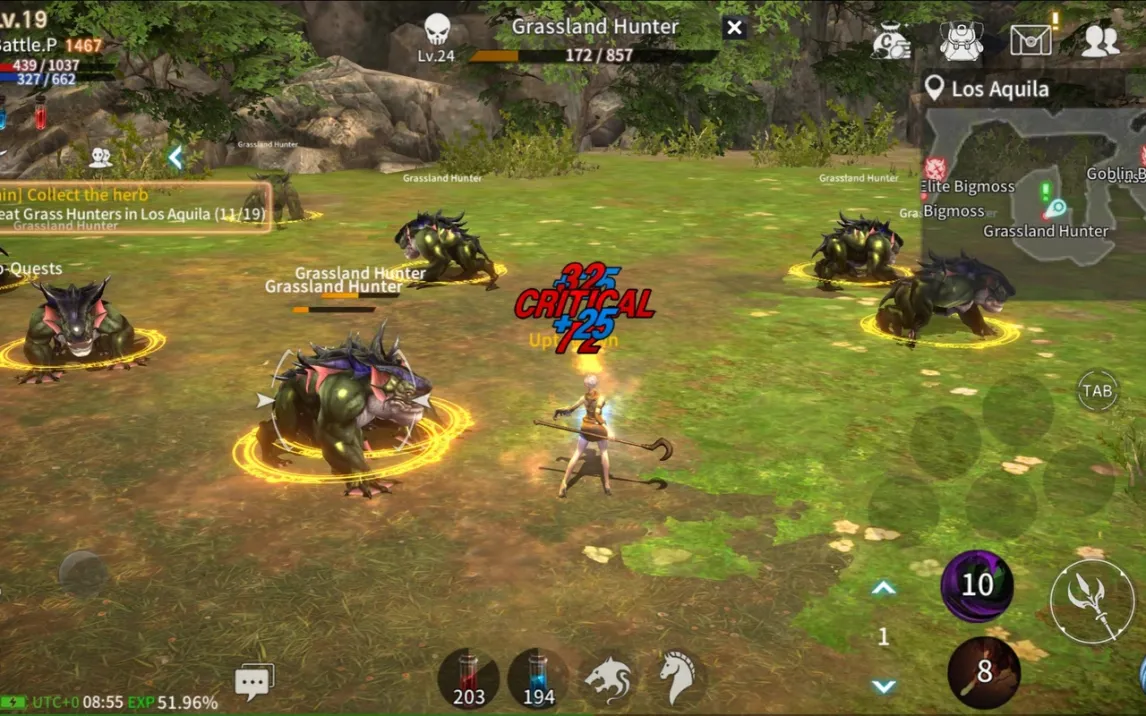Use the red skill on cooldown 8
1146x716 pixels.
(984, 672)
